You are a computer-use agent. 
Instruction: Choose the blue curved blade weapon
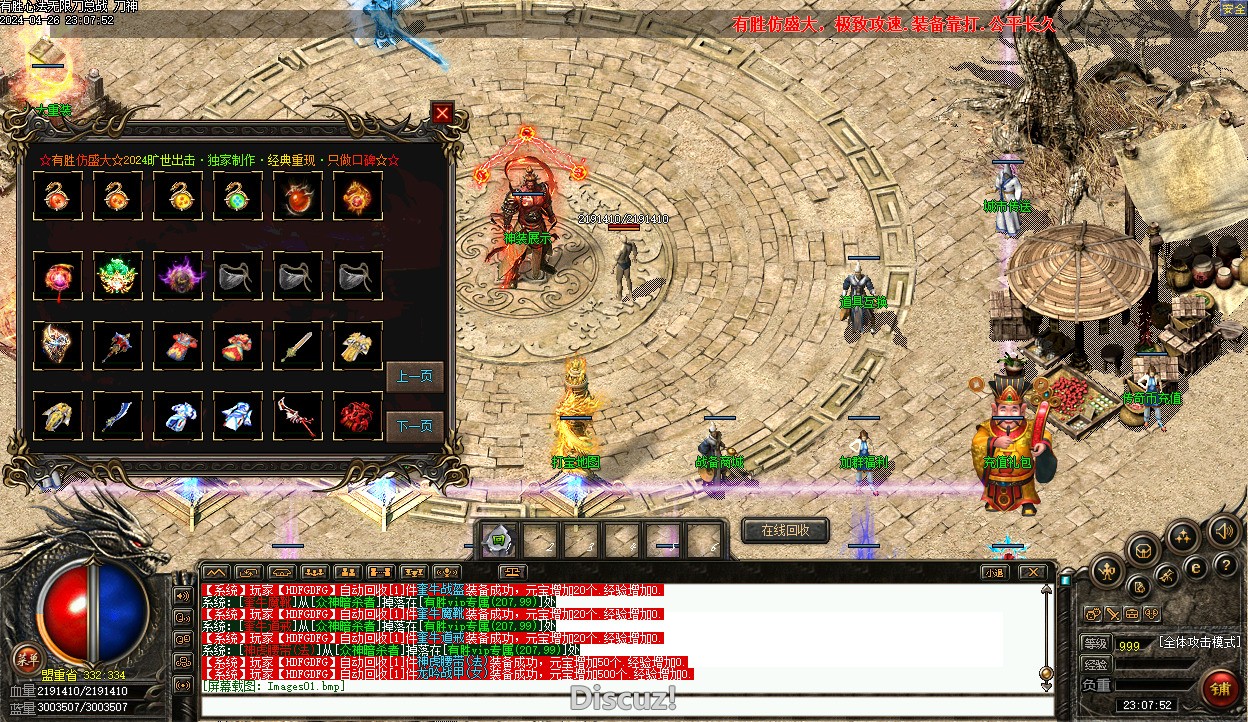118,415
